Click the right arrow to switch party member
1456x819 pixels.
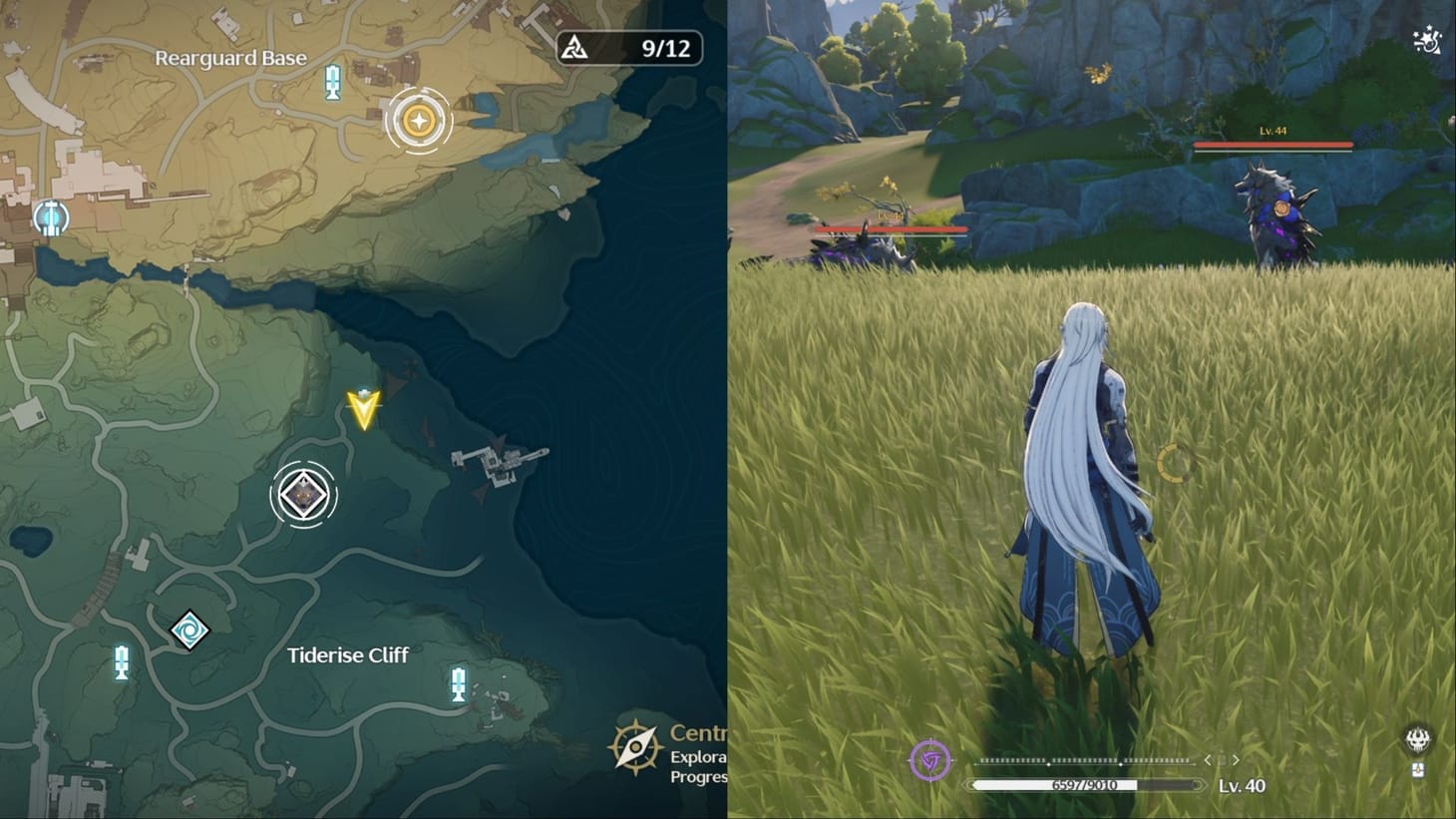pyautogui.click(x=1237, y=759)
